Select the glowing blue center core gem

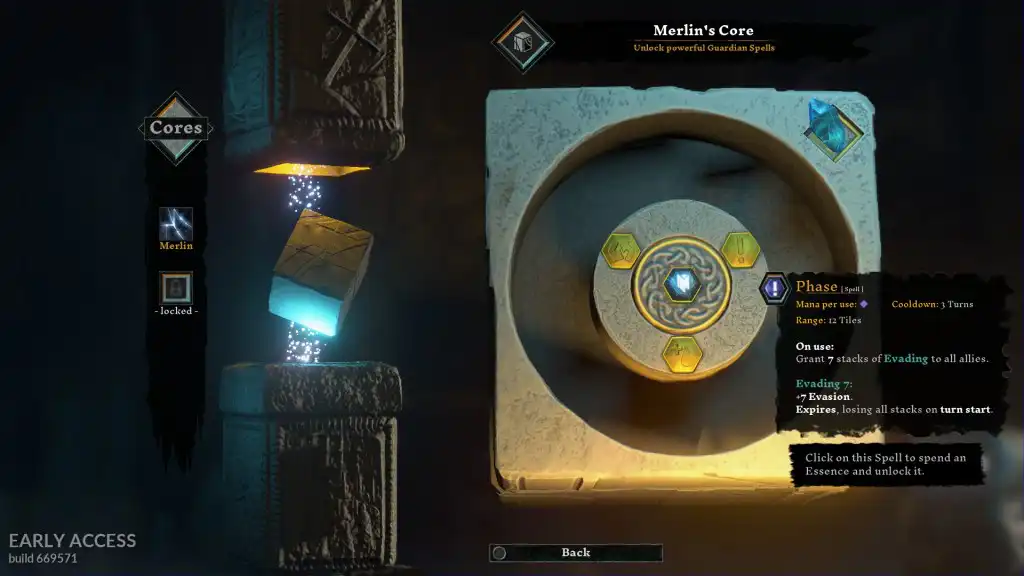(681, 284)
